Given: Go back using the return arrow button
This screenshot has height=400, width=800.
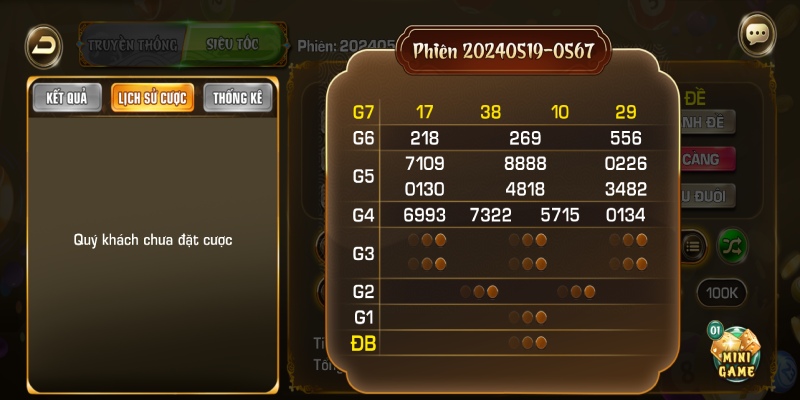Looking at the screenshot, I should point(42,43).
